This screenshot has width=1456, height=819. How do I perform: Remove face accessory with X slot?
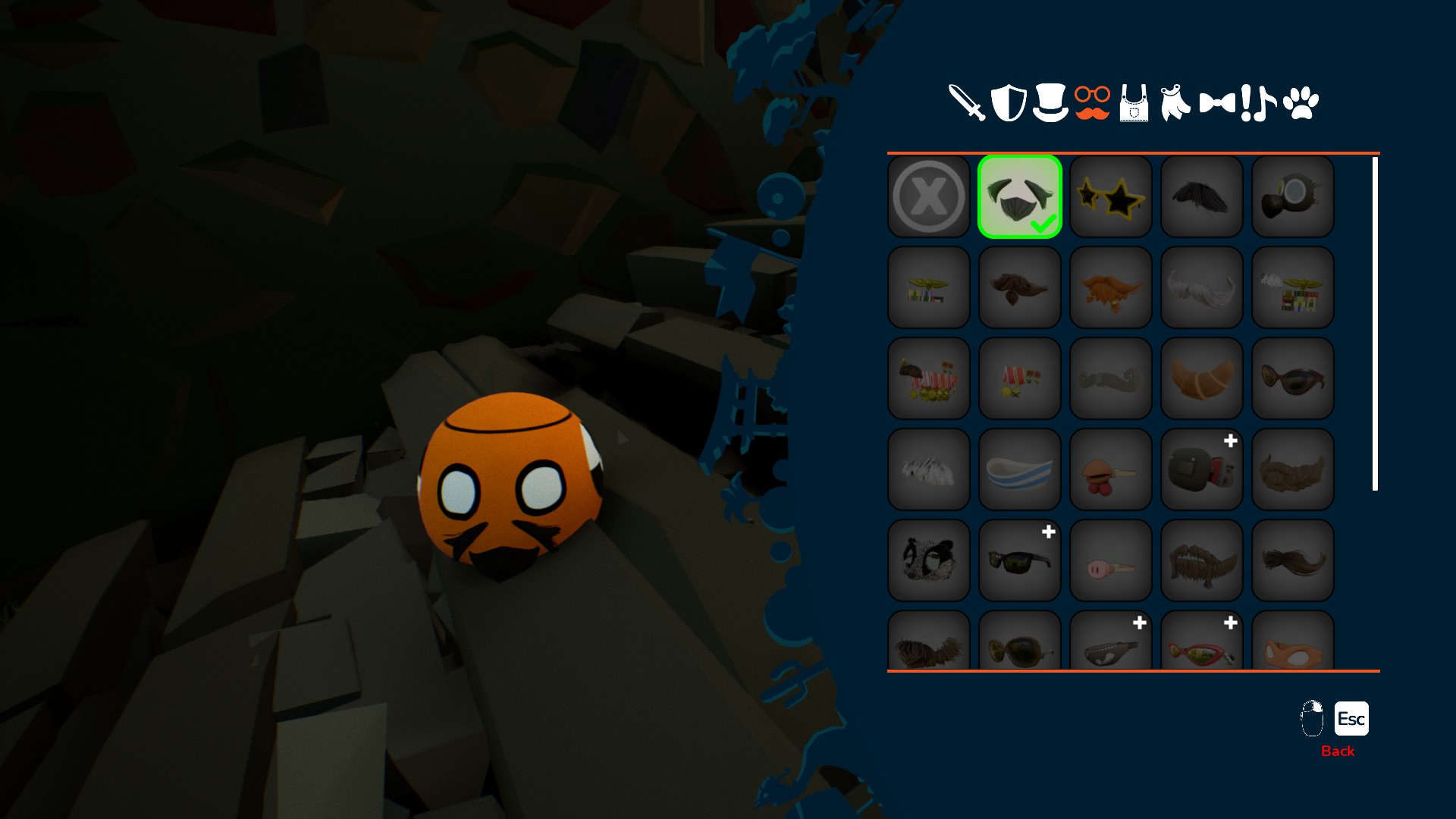(929, 196)
